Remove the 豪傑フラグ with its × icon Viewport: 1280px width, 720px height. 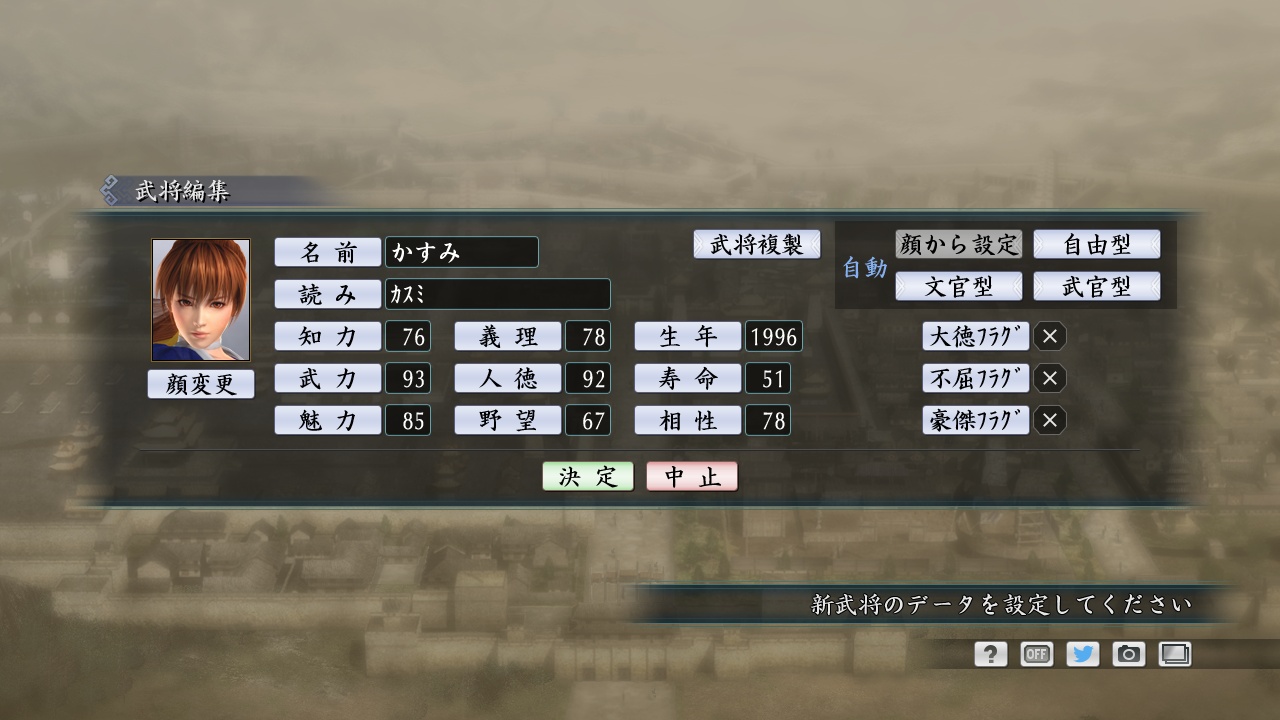(x=1050, y=421)
